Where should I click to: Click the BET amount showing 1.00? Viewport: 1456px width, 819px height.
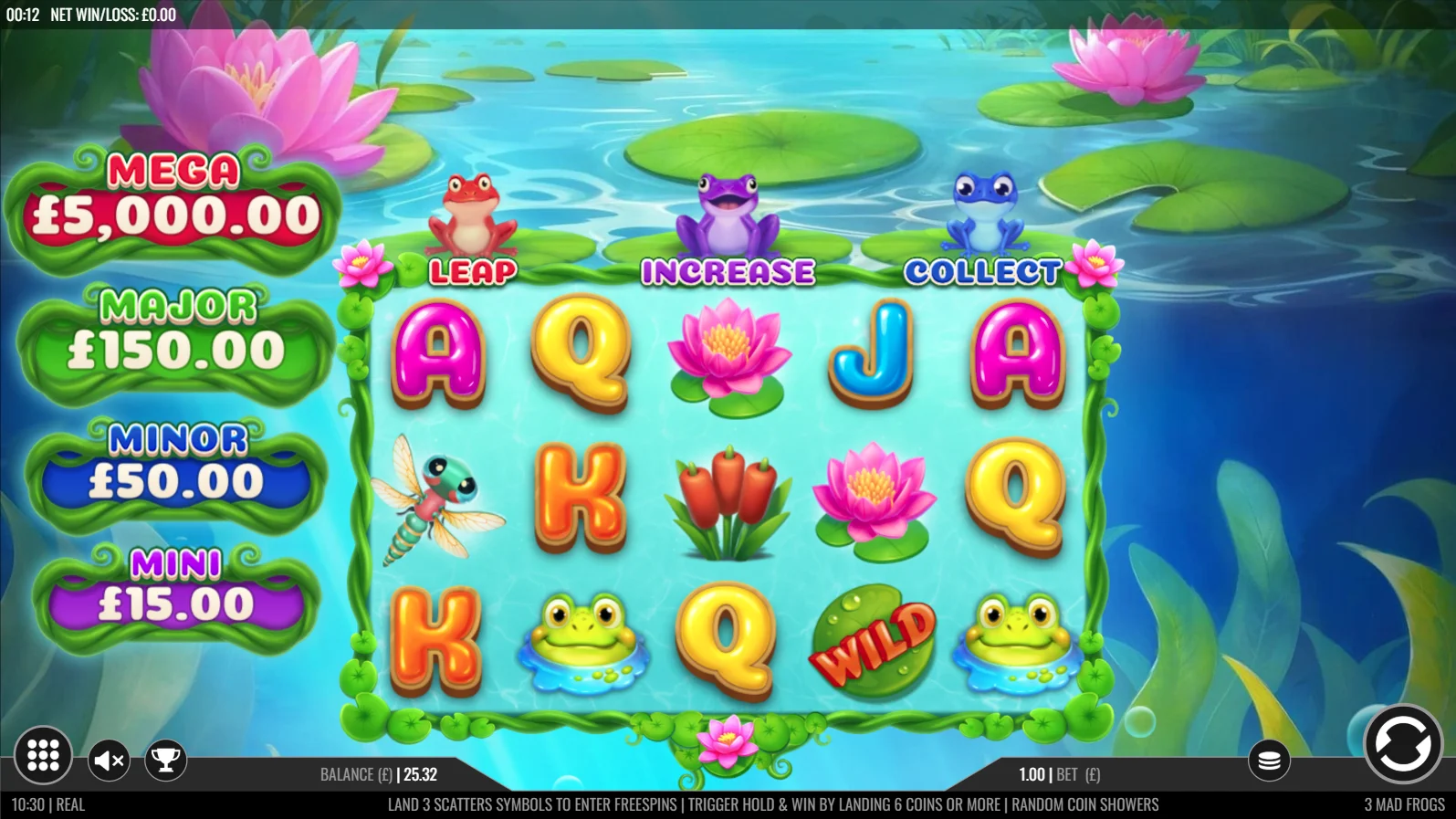1032,773
